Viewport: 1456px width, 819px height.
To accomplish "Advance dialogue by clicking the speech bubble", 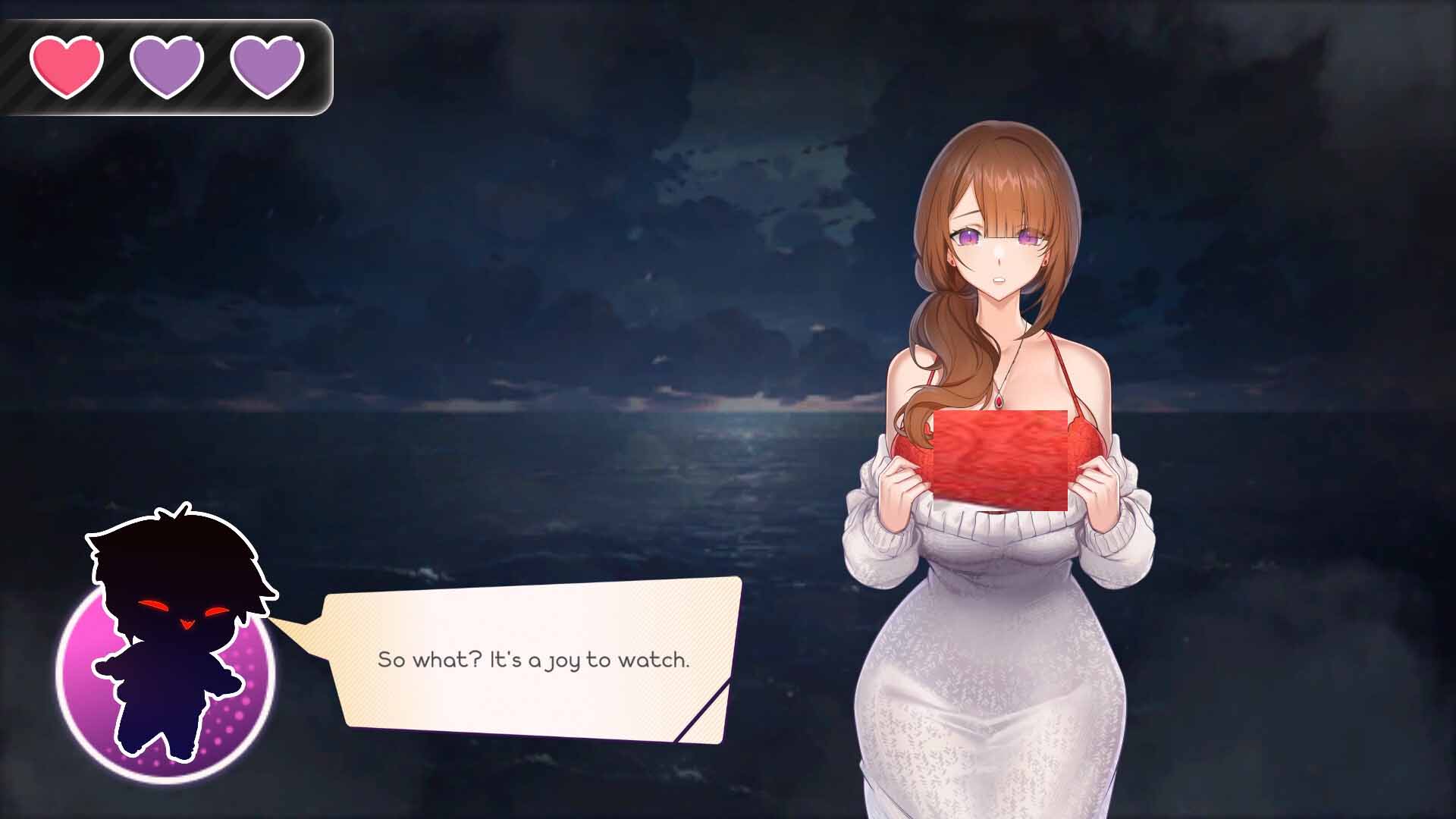I will [531, 660].
